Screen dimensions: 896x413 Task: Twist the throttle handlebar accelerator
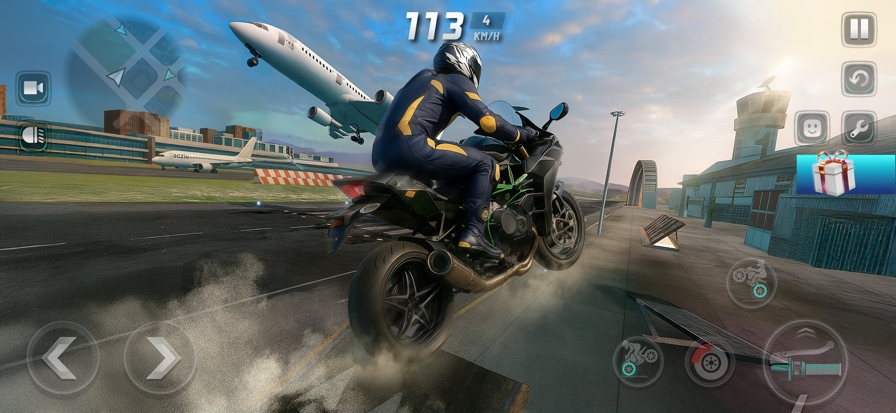click(805, 361)
